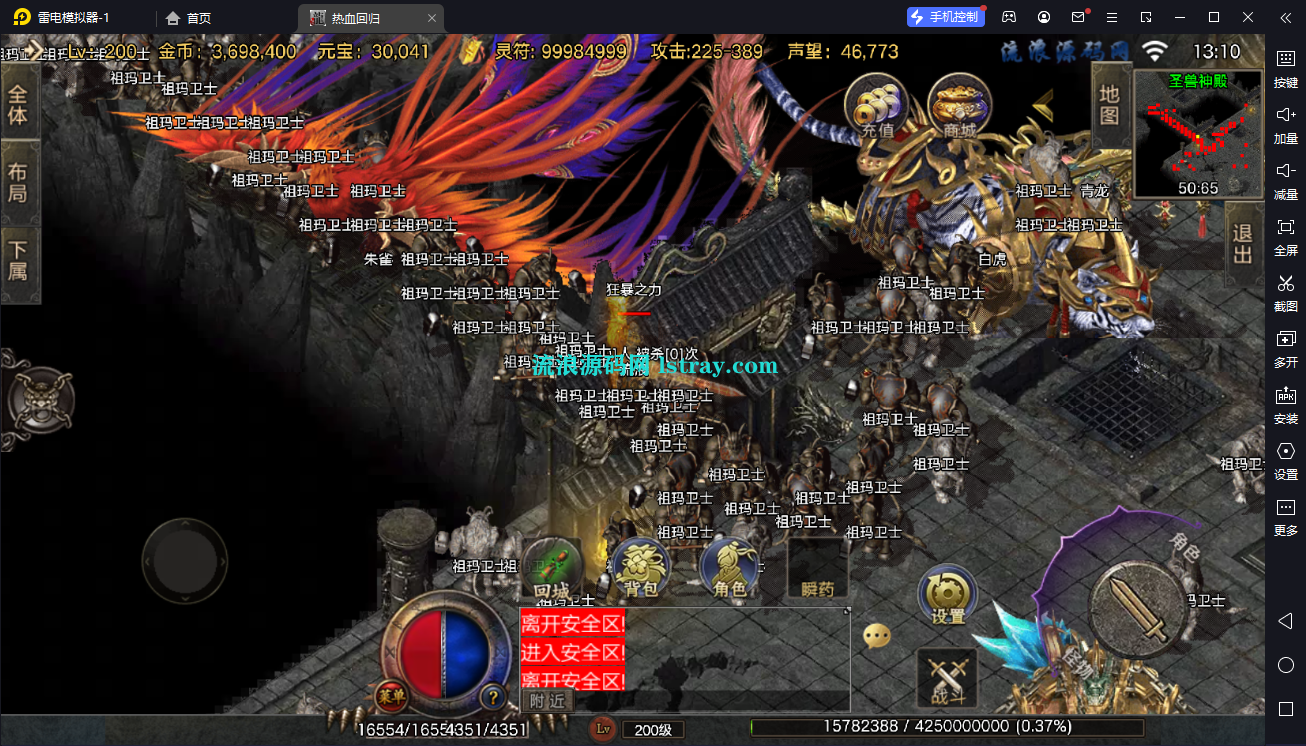Open the 商城 shop treasure pot

click(959, 105)
